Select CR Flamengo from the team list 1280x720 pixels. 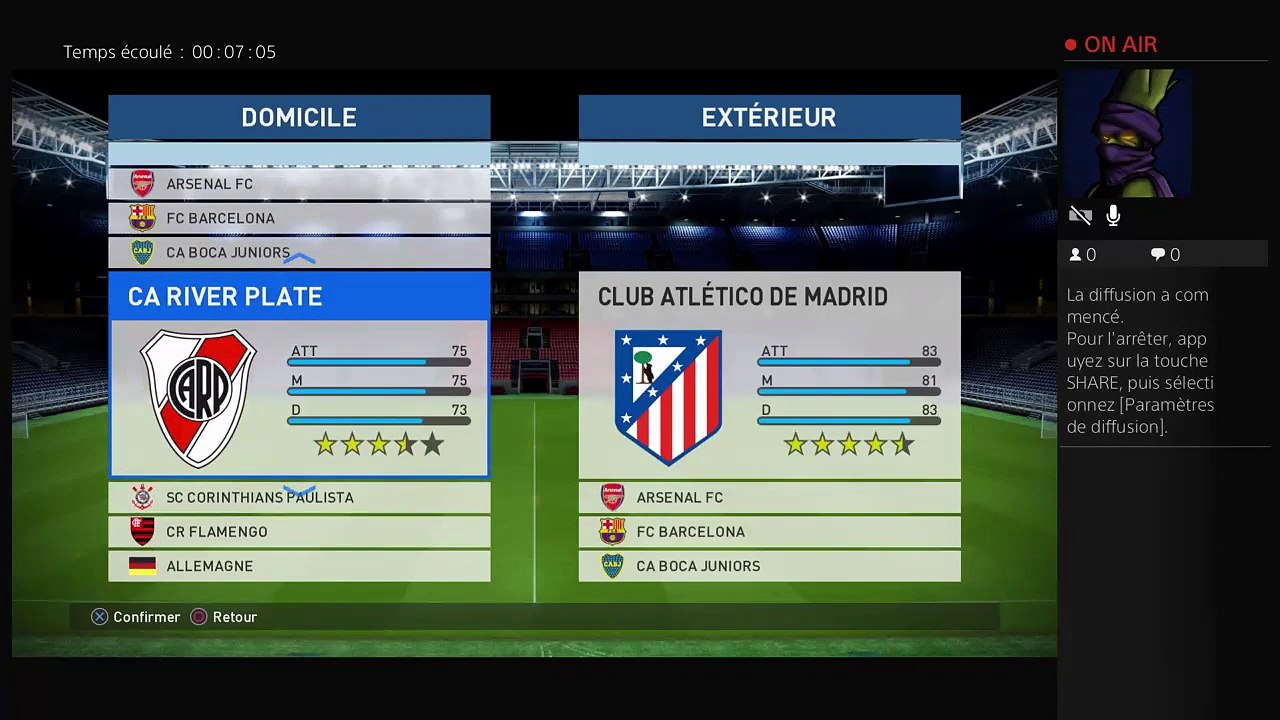click(x=299, y=532)
